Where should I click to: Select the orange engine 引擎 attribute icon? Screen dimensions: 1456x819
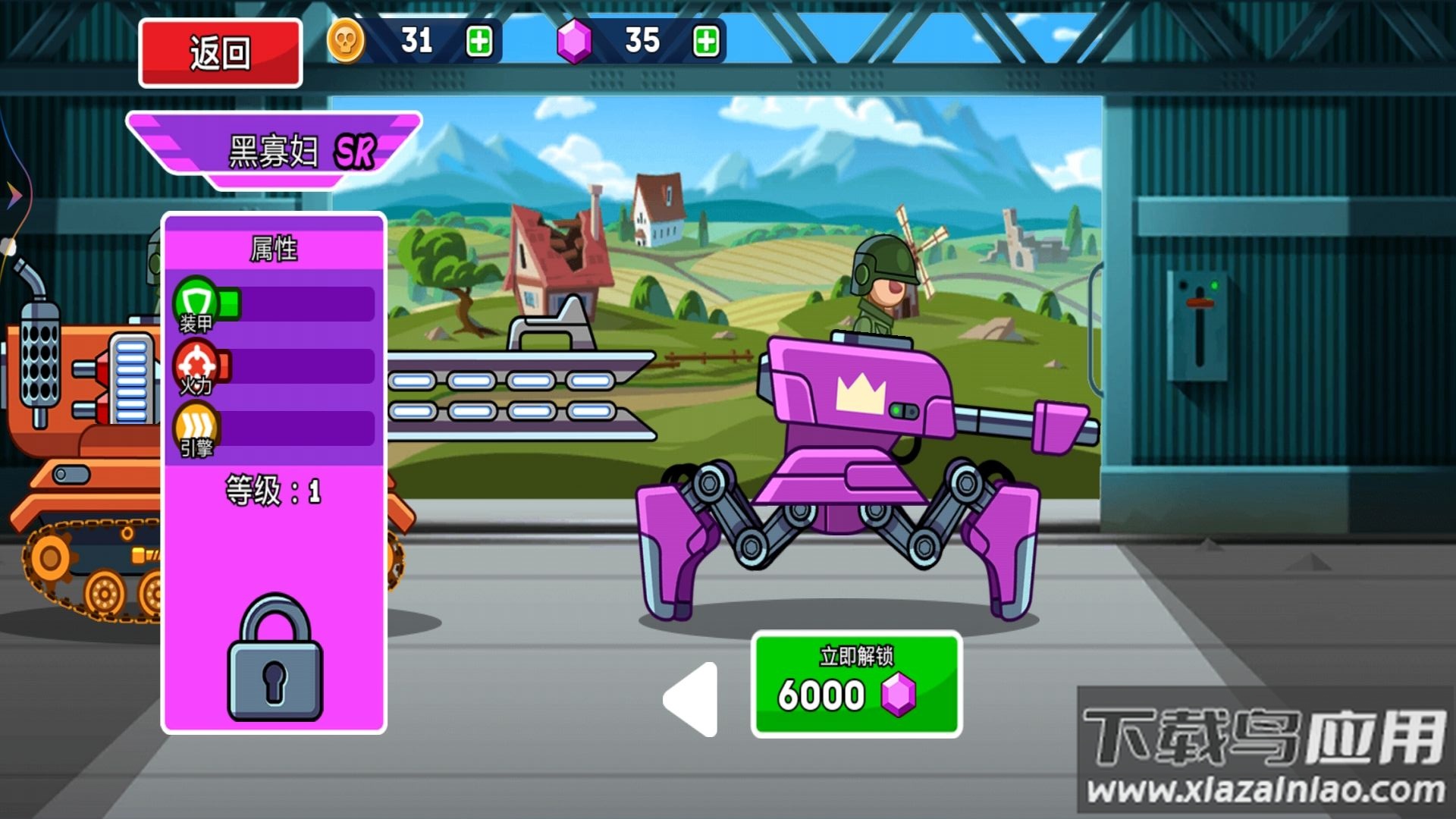point(196,428)
